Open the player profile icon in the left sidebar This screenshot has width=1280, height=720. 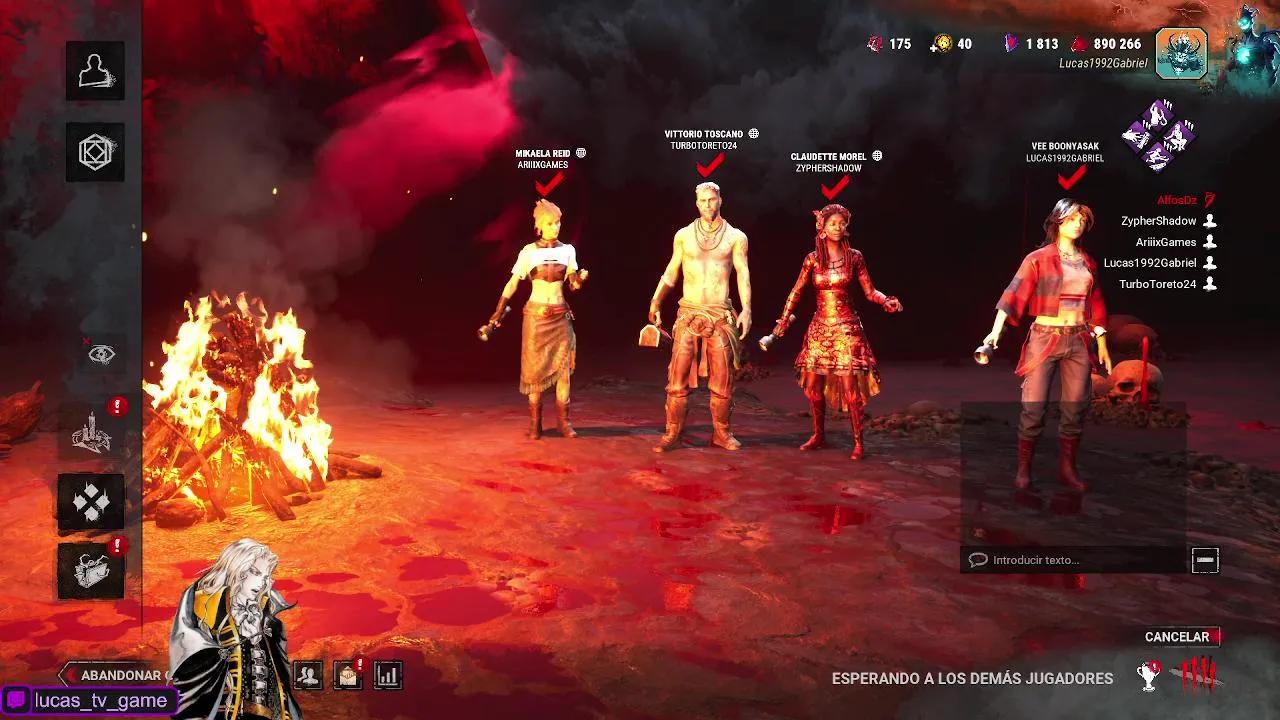pos(95,70)
